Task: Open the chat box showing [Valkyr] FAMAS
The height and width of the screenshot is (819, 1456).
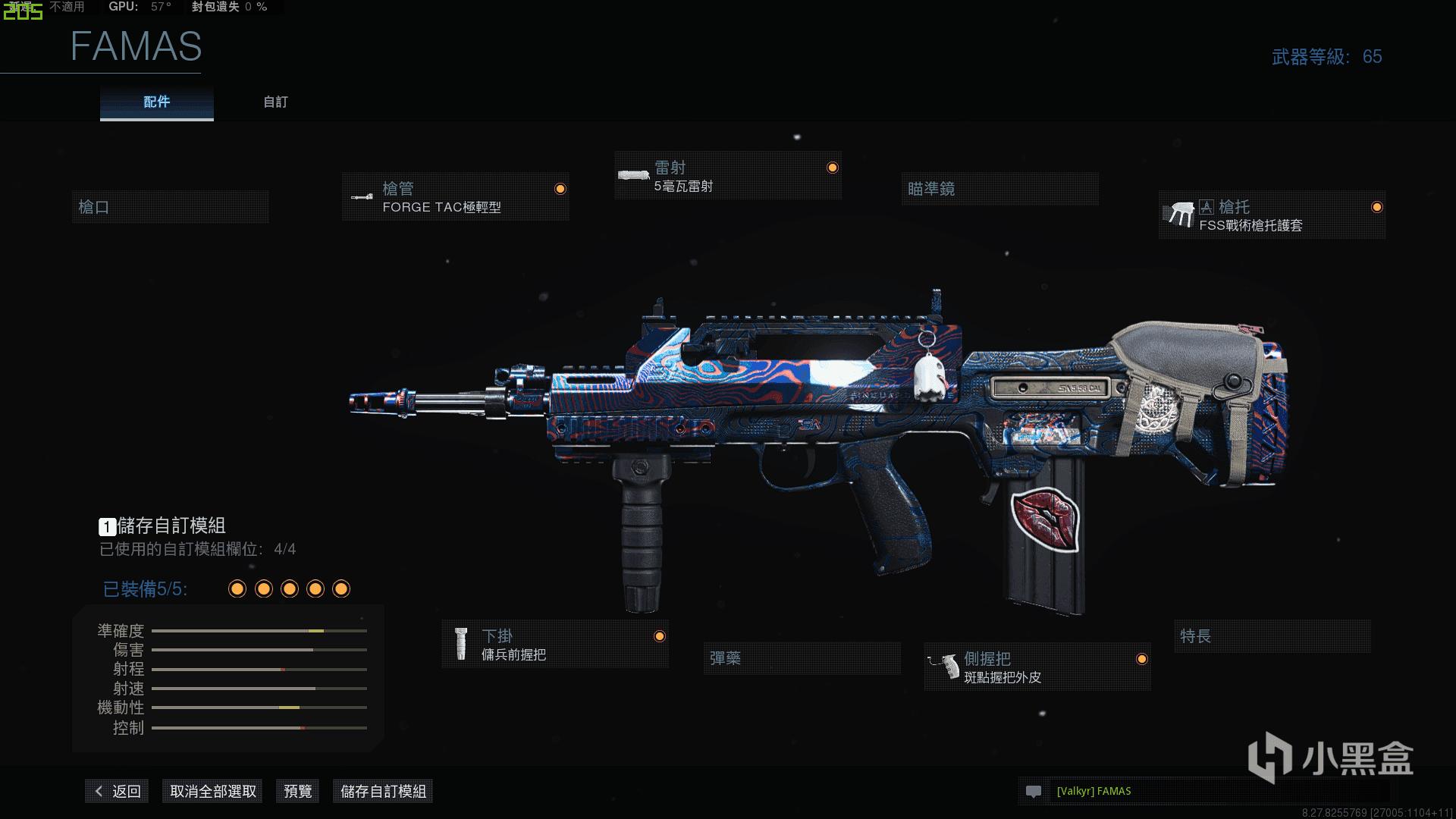Action: click(x=1206, y=792)
